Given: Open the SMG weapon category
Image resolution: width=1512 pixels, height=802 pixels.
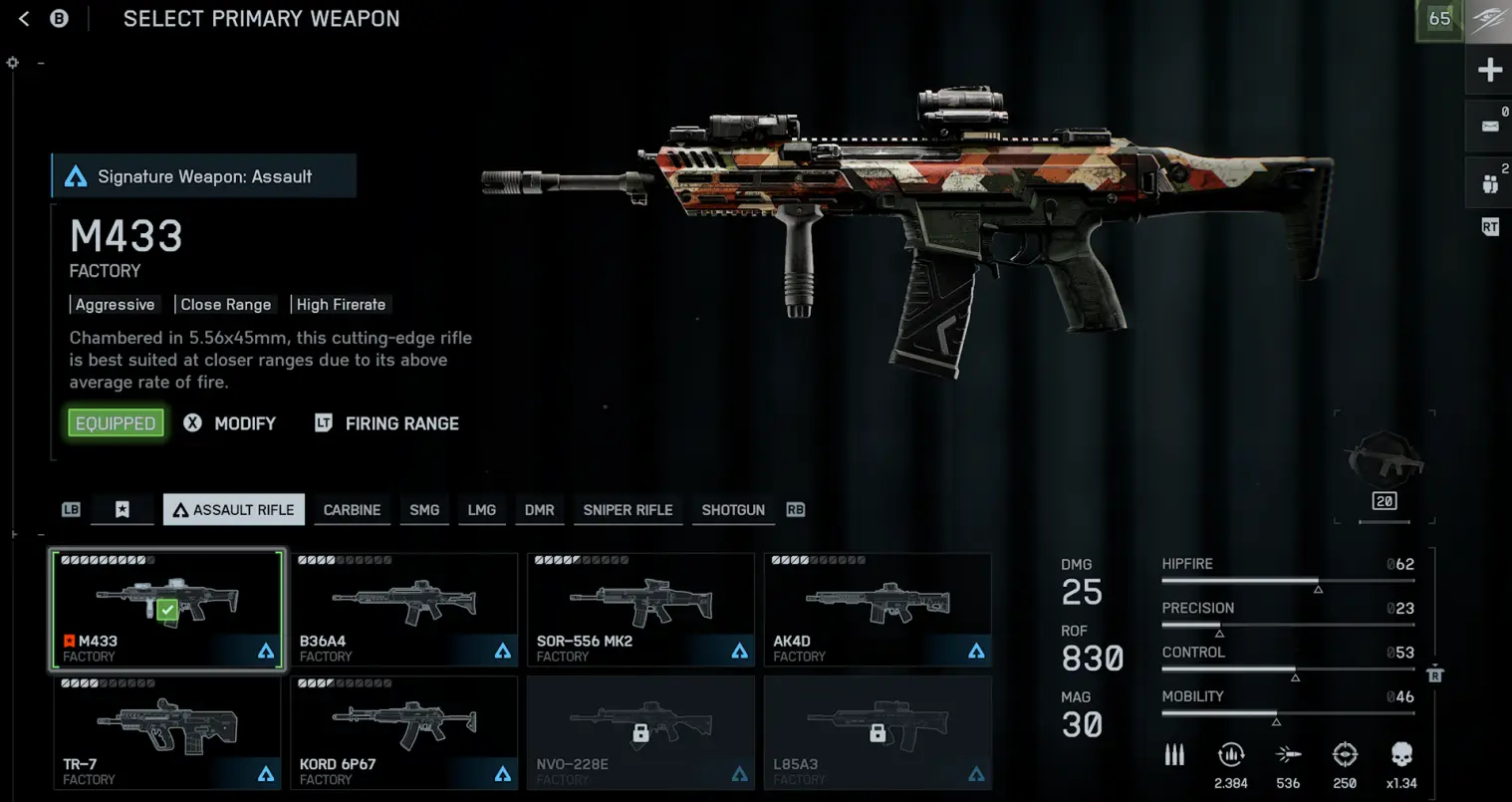Looking at the screenshot, I should [424, 510].
